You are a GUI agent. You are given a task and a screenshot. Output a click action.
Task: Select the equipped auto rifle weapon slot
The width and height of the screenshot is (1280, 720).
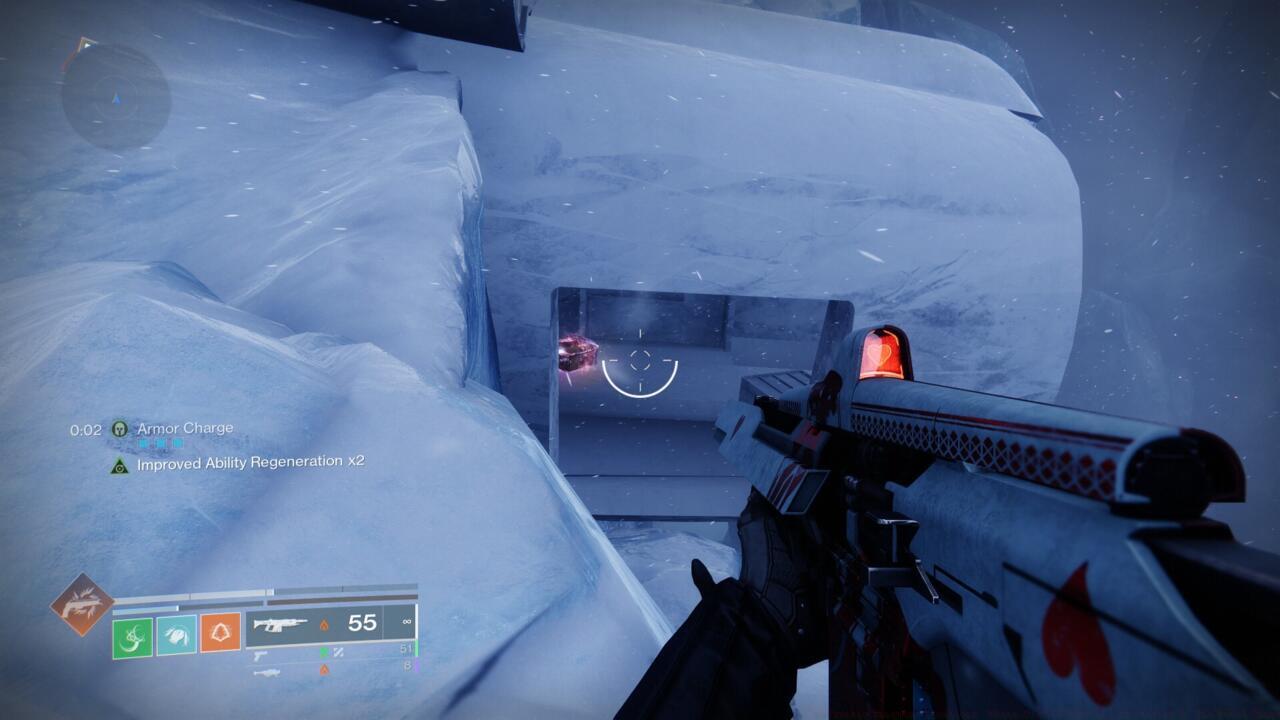coord(280,624)
